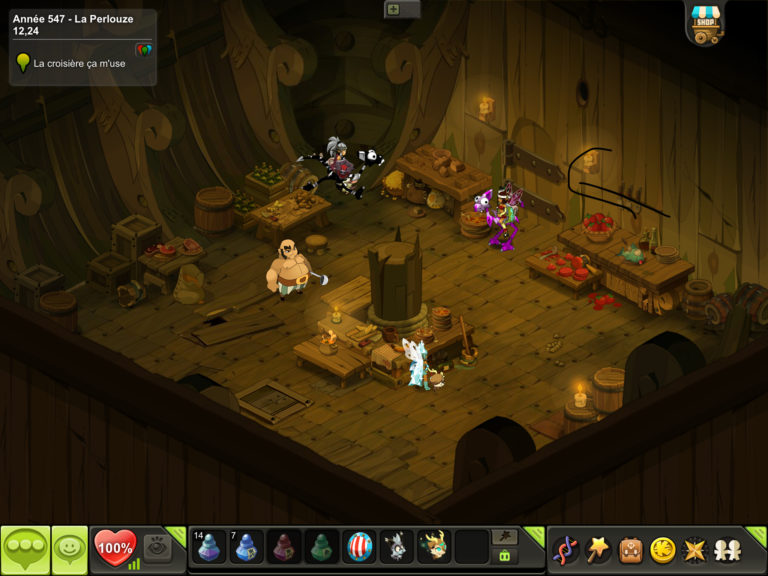Open the gold kama coin menu
768x576 pixels.
[x=662, y=549]
